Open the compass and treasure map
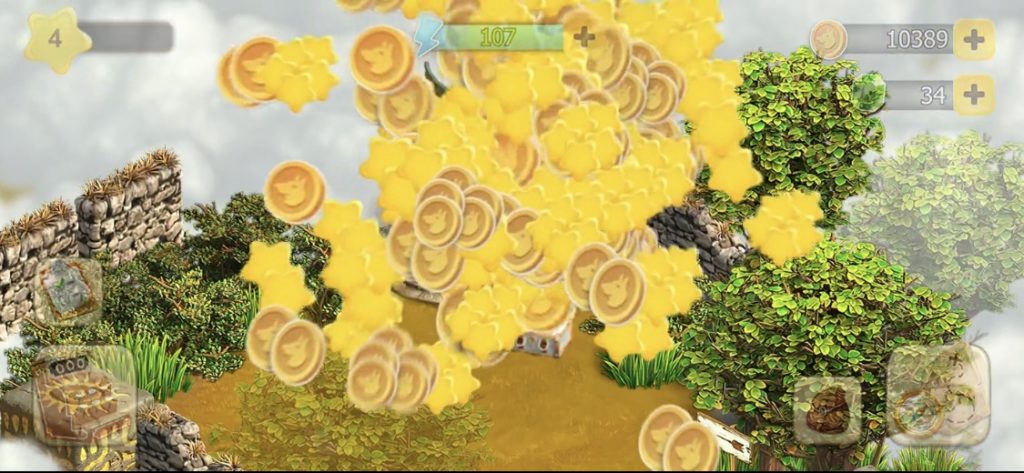The width and height of the screenshot is (1024, 473). click(x=936, y=395)
